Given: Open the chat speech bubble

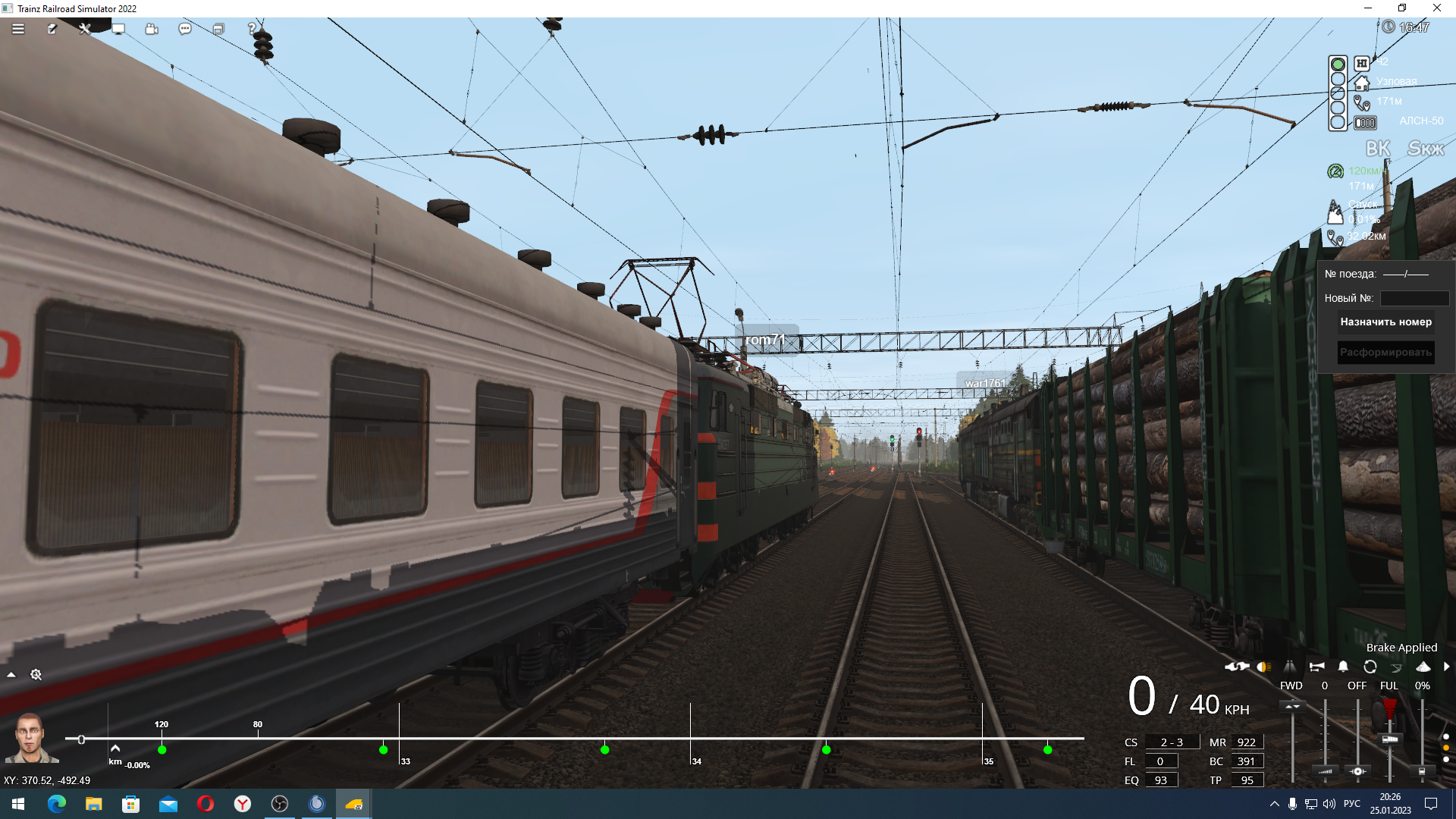Looking at the screenshot, I should click(x=185, y=29).
